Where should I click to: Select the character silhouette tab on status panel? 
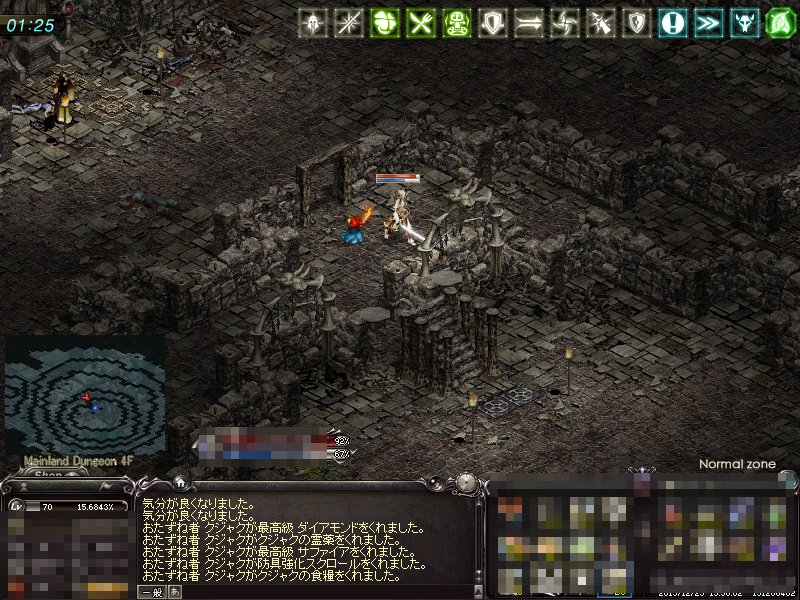(22, 487)
